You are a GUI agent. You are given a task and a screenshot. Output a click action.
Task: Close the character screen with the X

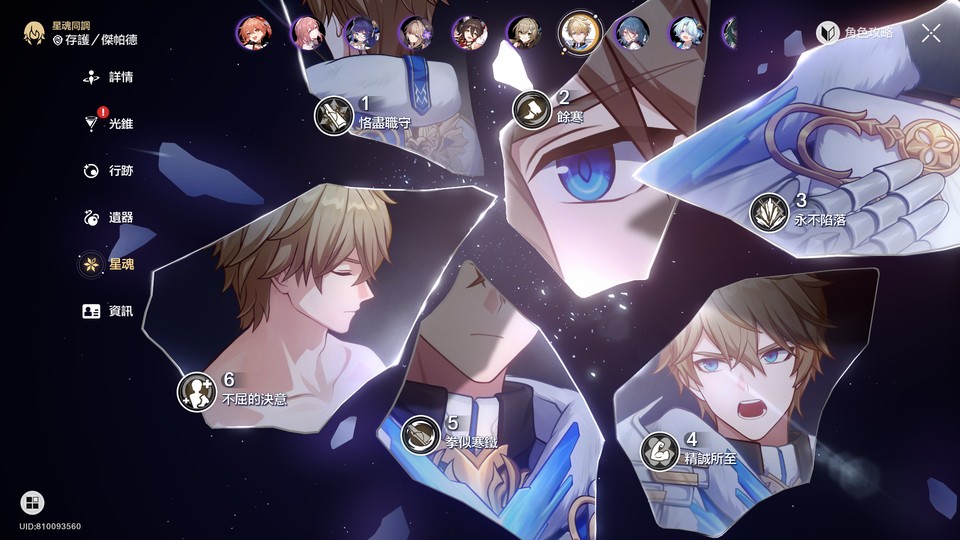pos(931,33)
